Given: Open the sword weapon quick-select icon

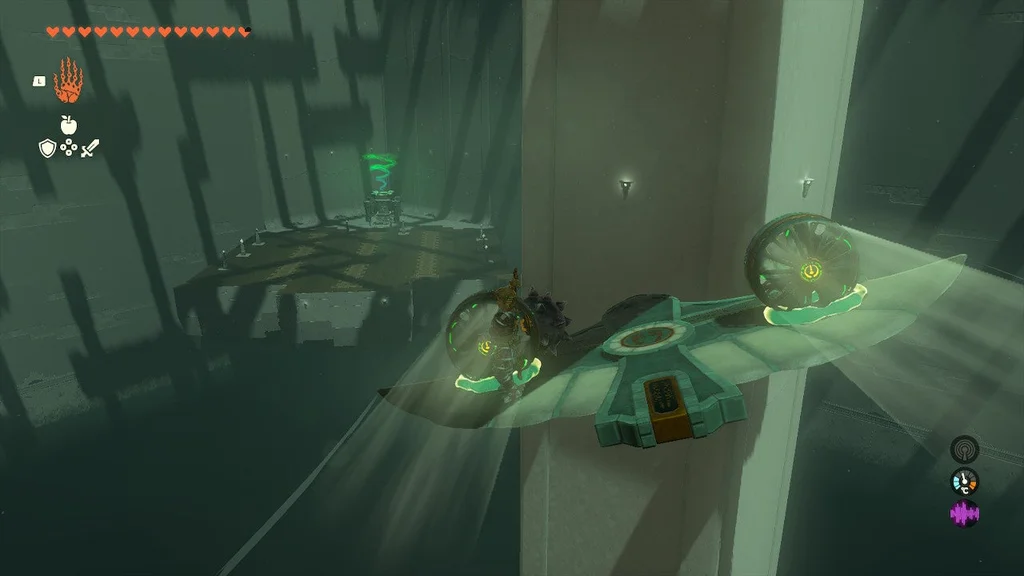Looking at the screenshot, I should click(90, 149).
